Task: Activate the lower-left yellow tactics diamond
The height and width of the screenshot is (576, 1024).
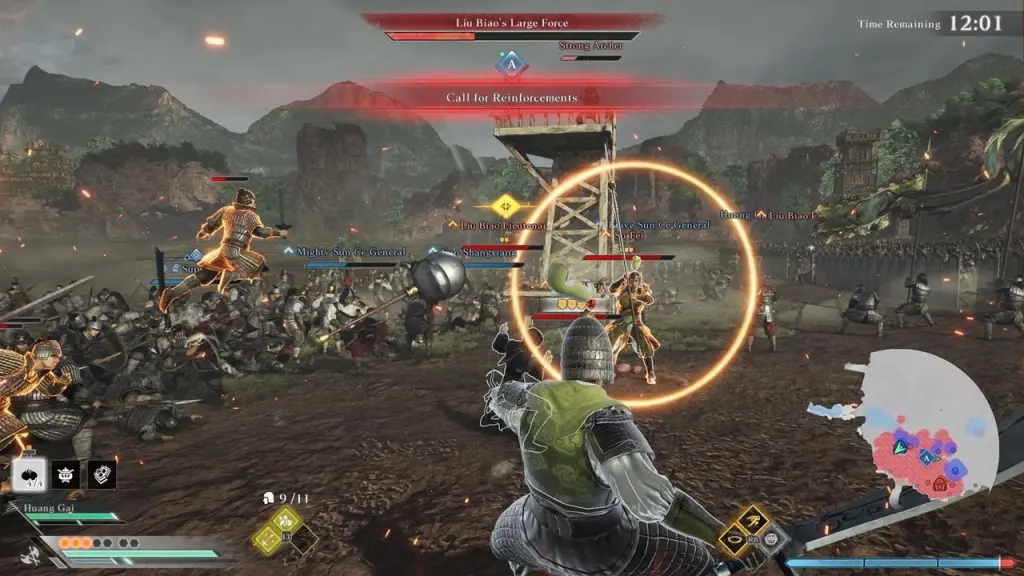Action: pyautogui.click(x=267, y=539)
